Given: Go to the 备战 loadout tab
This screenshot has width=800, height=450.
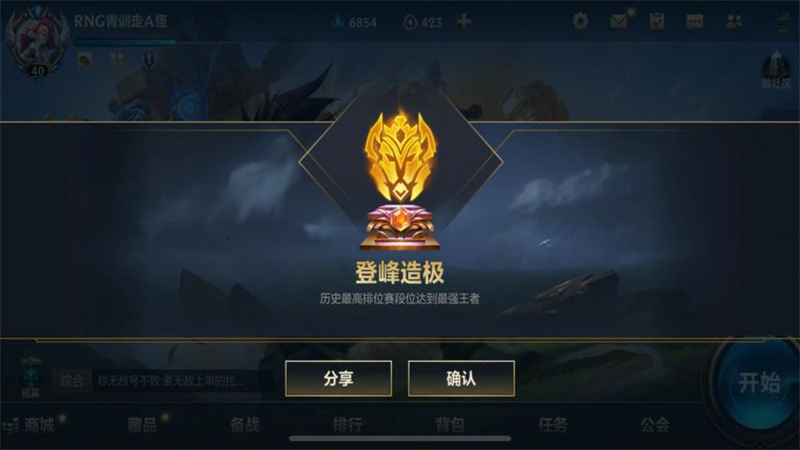Looking at the screenshot, I should (245, 425).
